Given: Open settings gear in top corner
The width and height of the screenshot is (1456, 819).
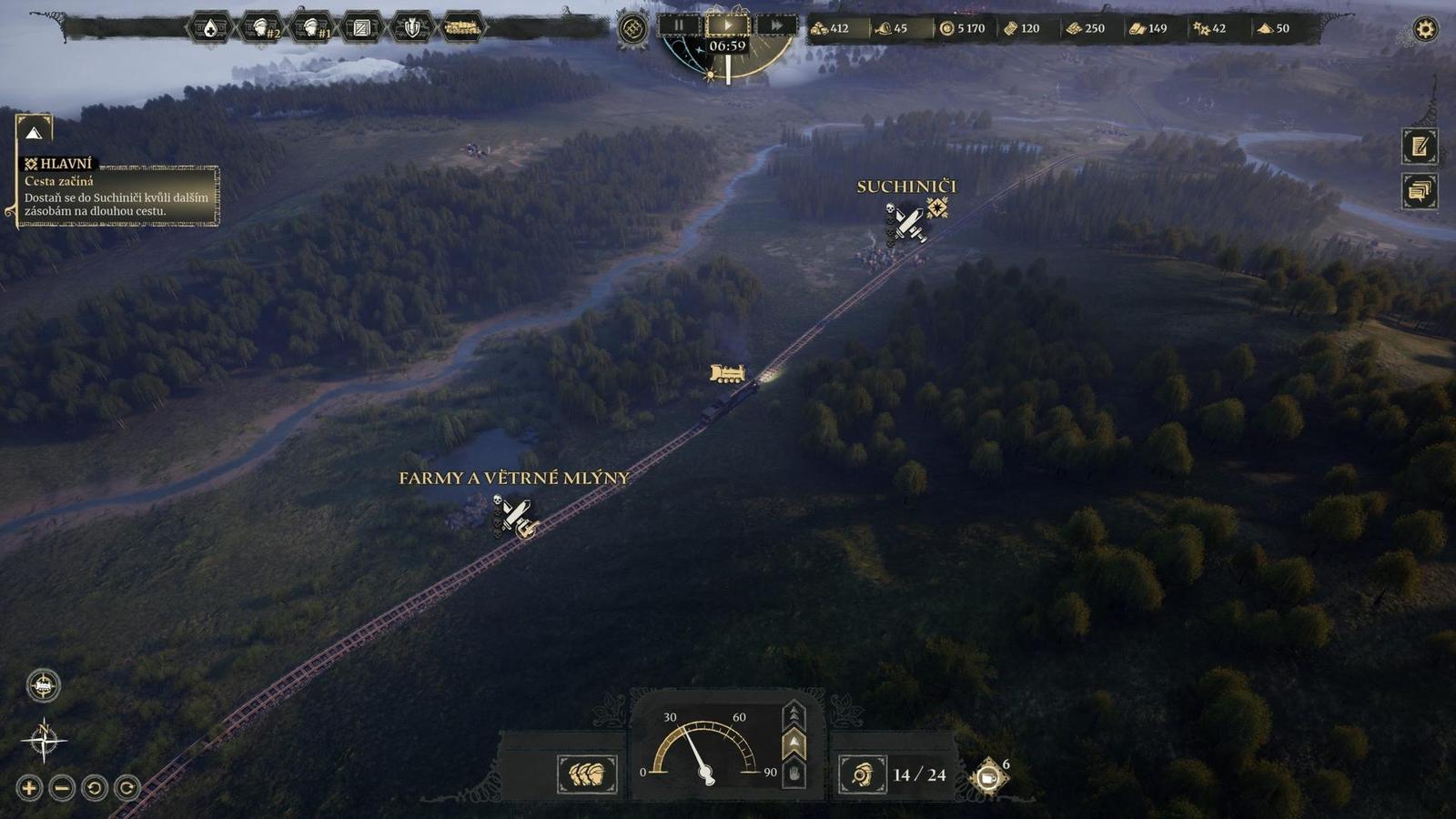Looking at the screenshot, I should point(1425,29).
